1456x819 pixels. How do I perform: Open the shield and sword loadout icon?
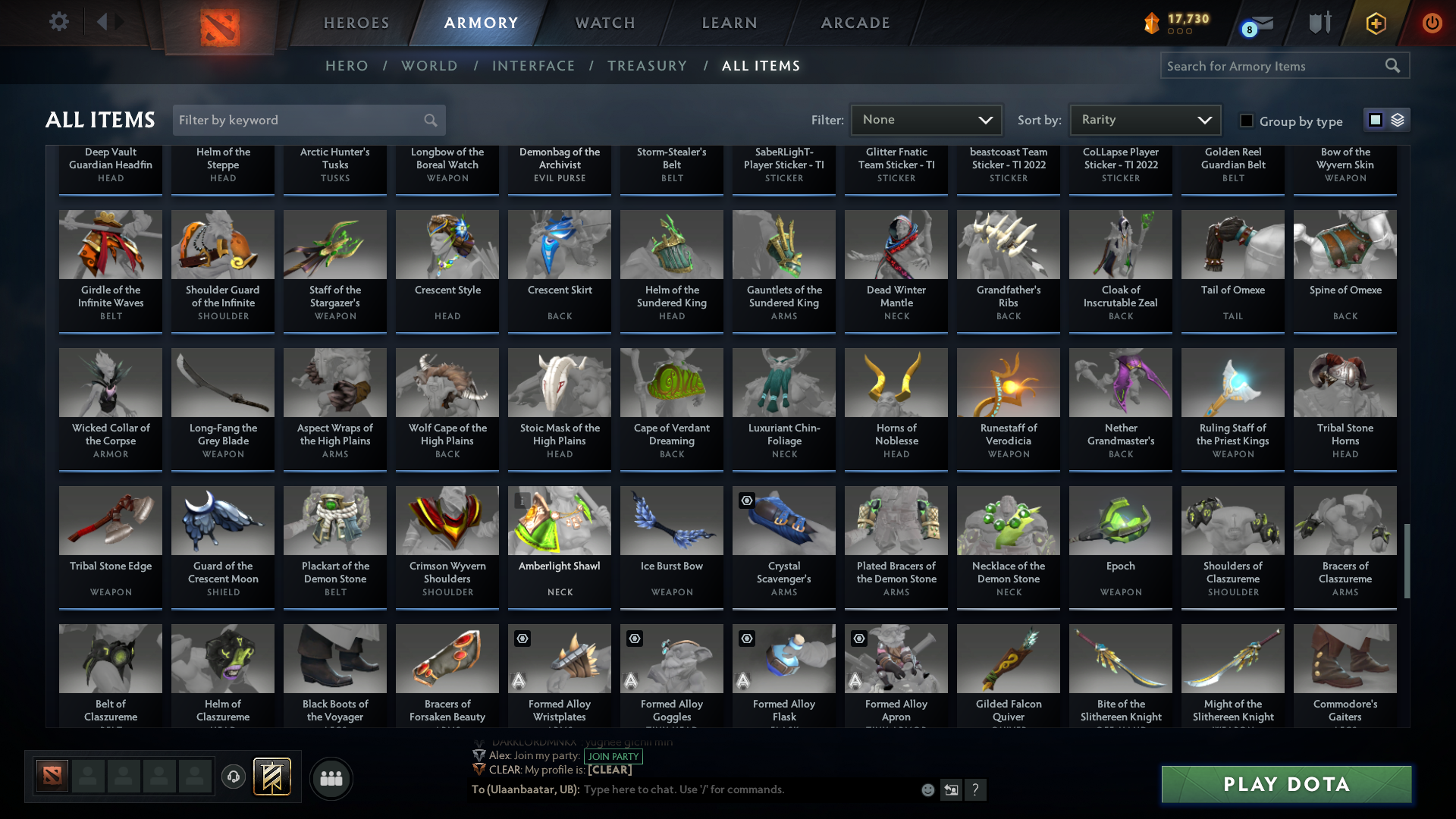[1319, 22]
